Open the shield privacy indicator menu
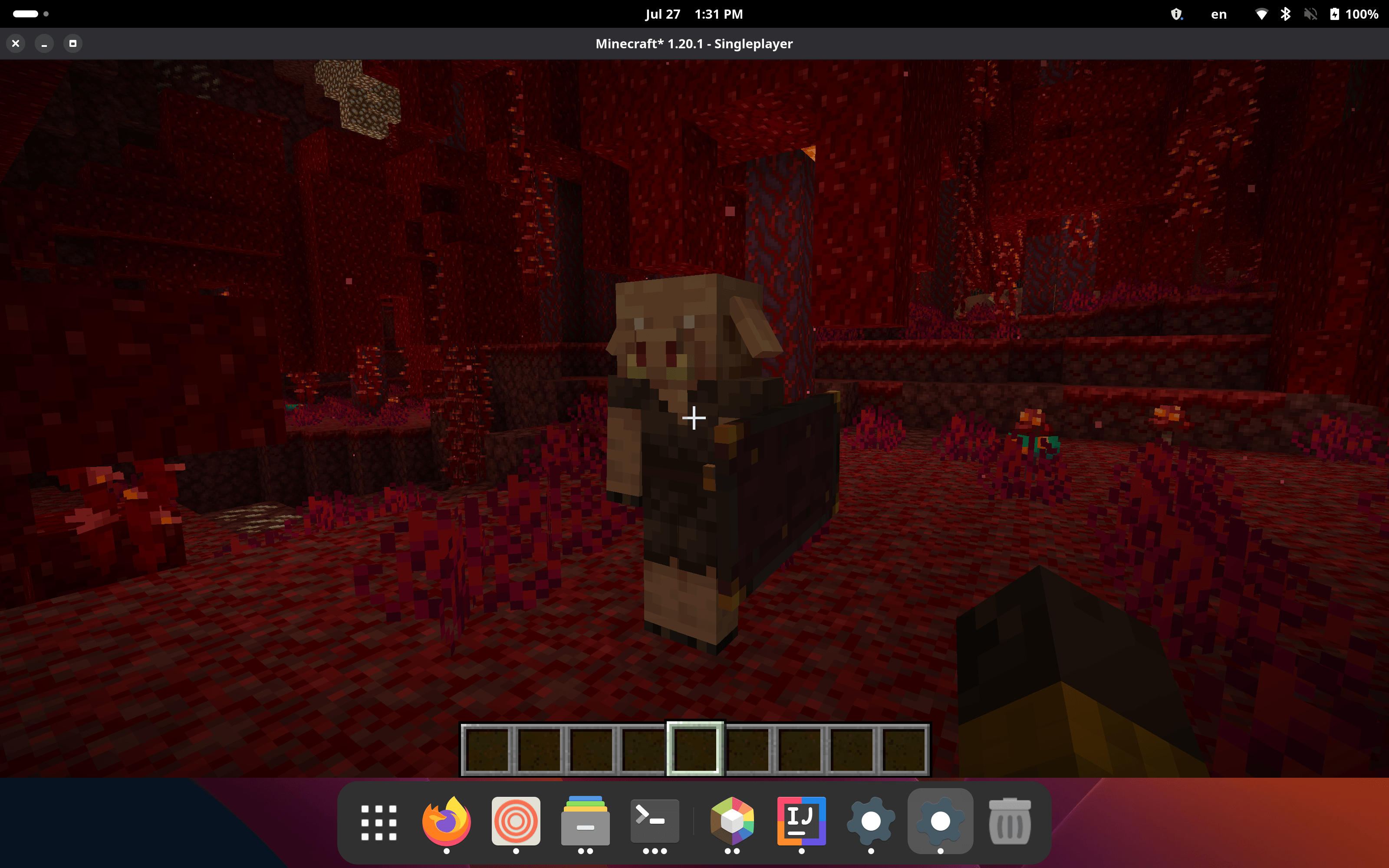Screen dimensions: 1389x868 1178,13
